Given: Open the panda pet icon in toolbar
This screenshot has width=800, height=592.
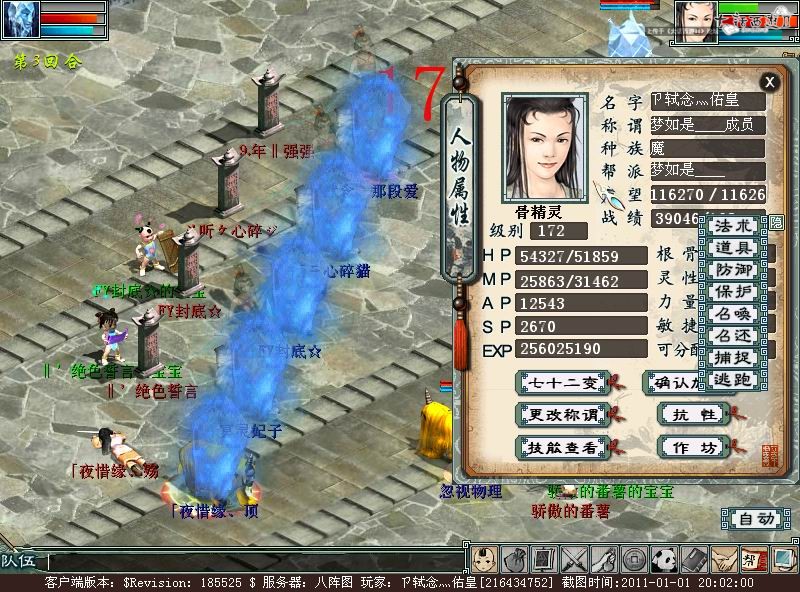Looking at the screenshot, I should point(665,558).
